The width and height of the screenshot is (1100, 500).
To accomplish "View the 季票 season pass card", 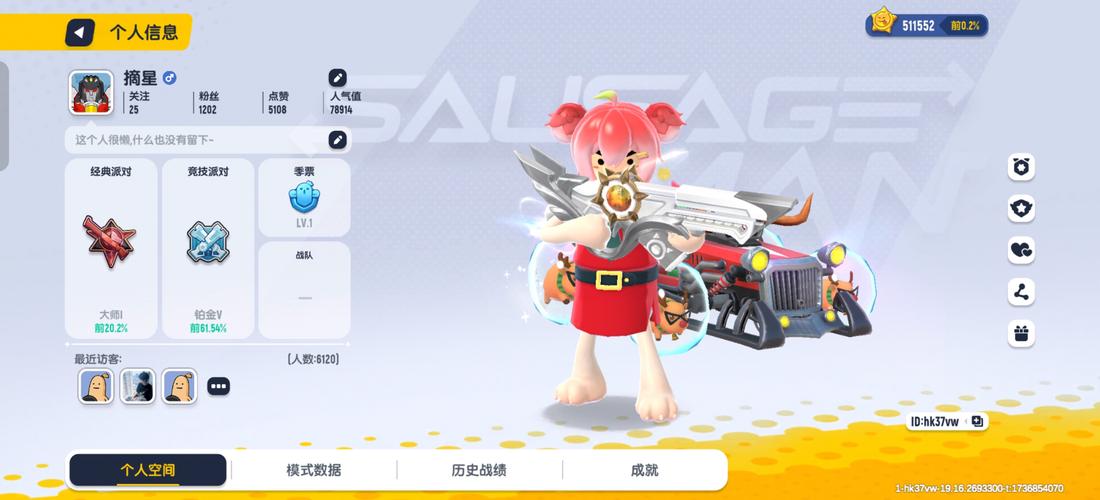I will pos(304,197).
